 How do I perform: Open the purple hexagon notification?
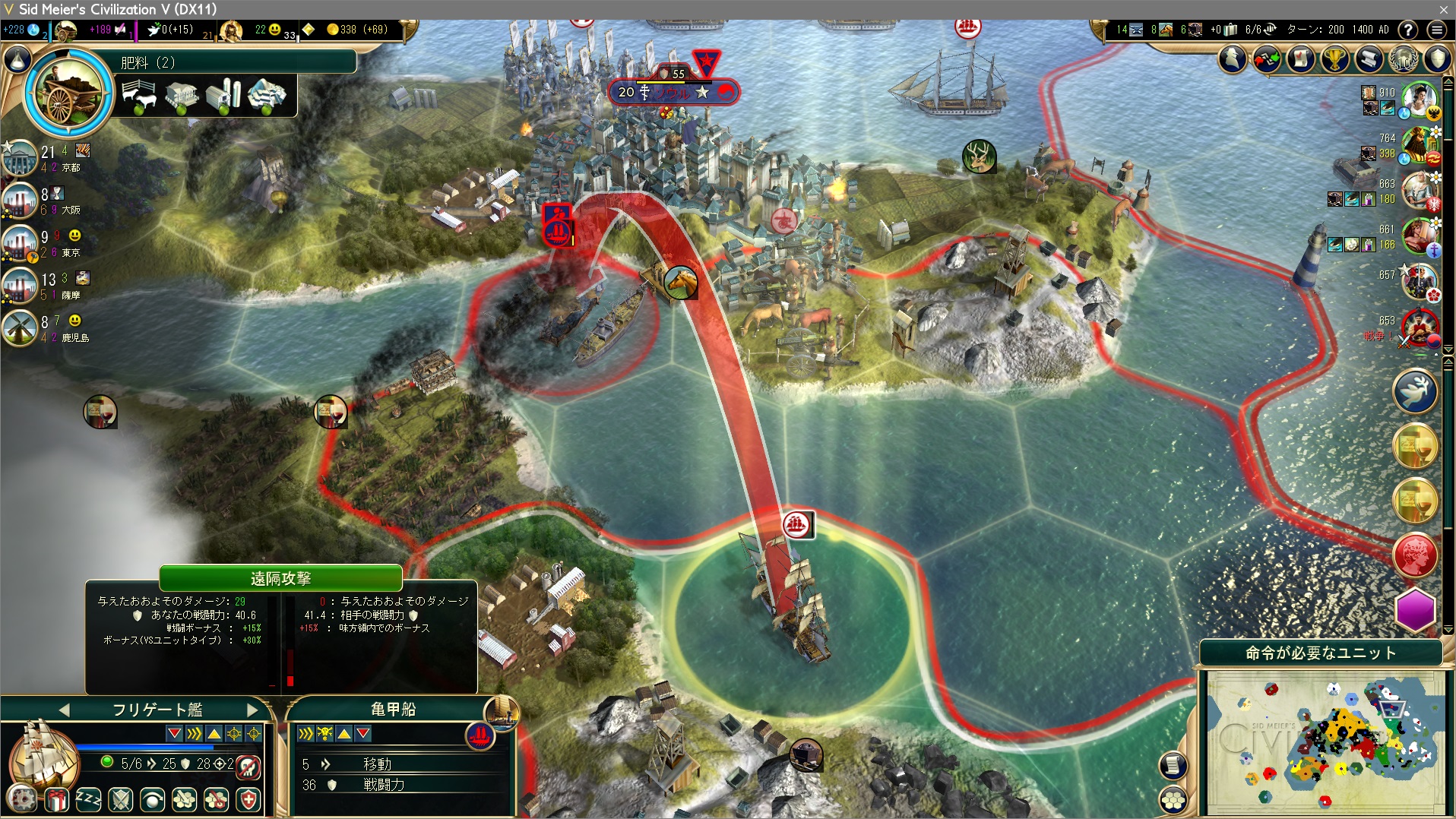(x=1415, y=609)
